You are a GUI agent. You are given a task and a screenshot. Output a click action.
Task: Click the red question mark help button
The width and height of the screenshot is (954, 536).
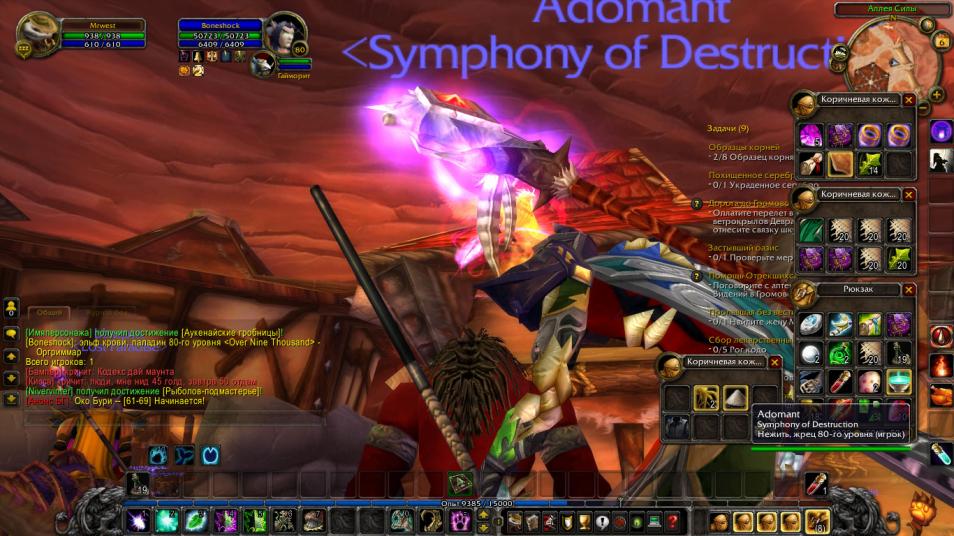673,521
